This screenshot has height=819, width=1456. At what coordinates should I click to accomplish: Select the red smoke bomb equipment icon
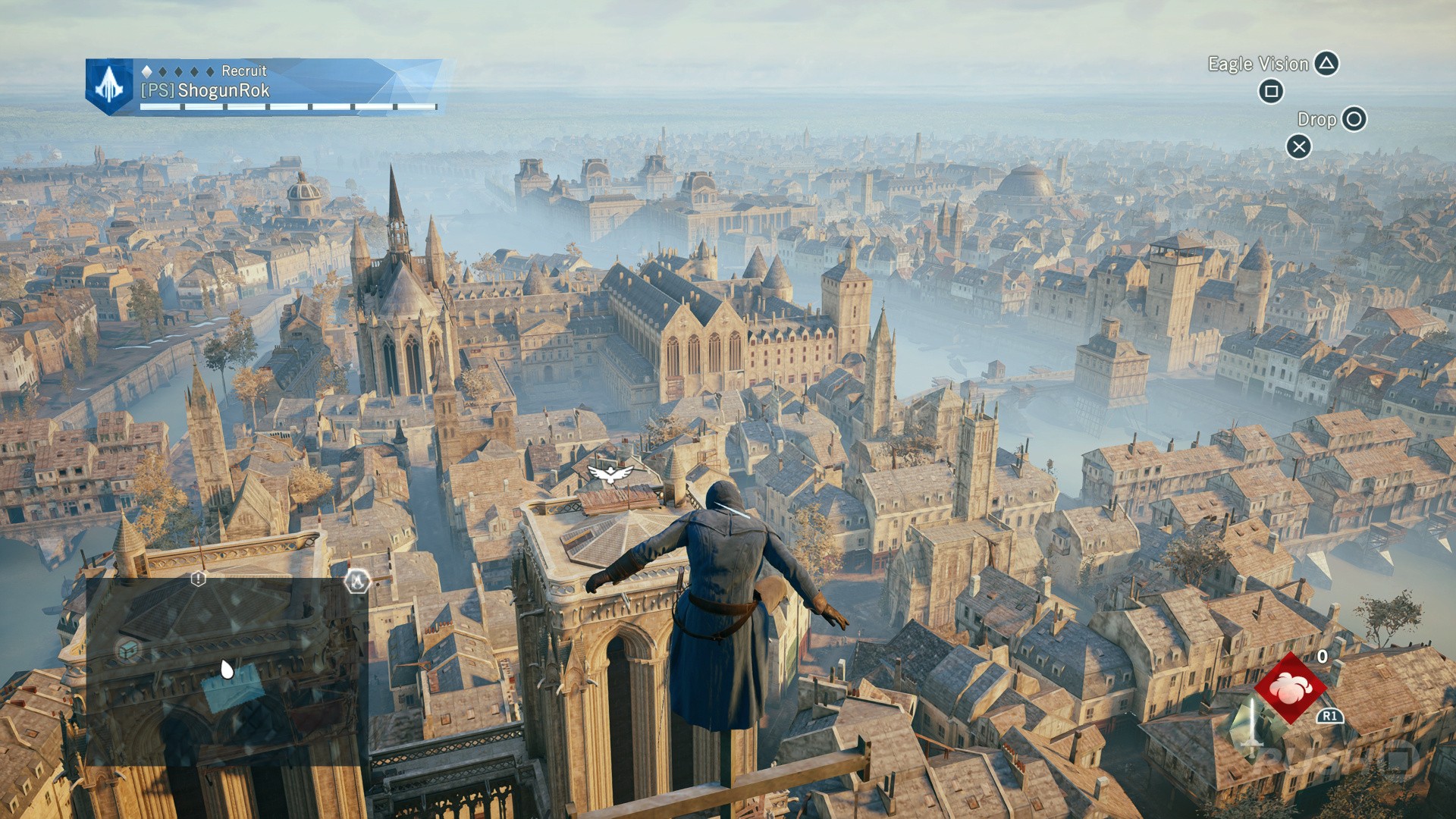(1289, 688)
